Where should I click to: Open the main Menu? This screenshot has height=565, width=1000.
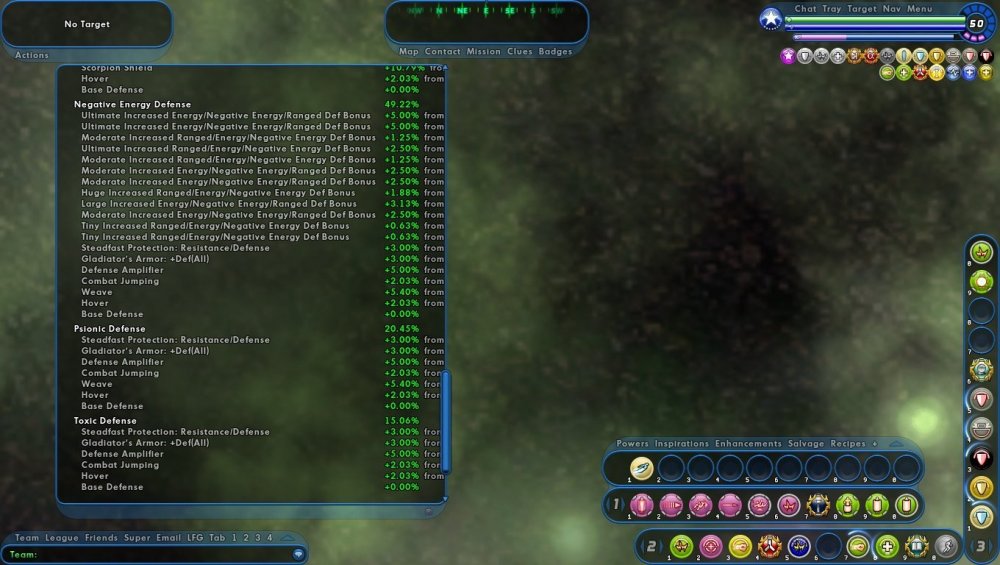[920, 9]
